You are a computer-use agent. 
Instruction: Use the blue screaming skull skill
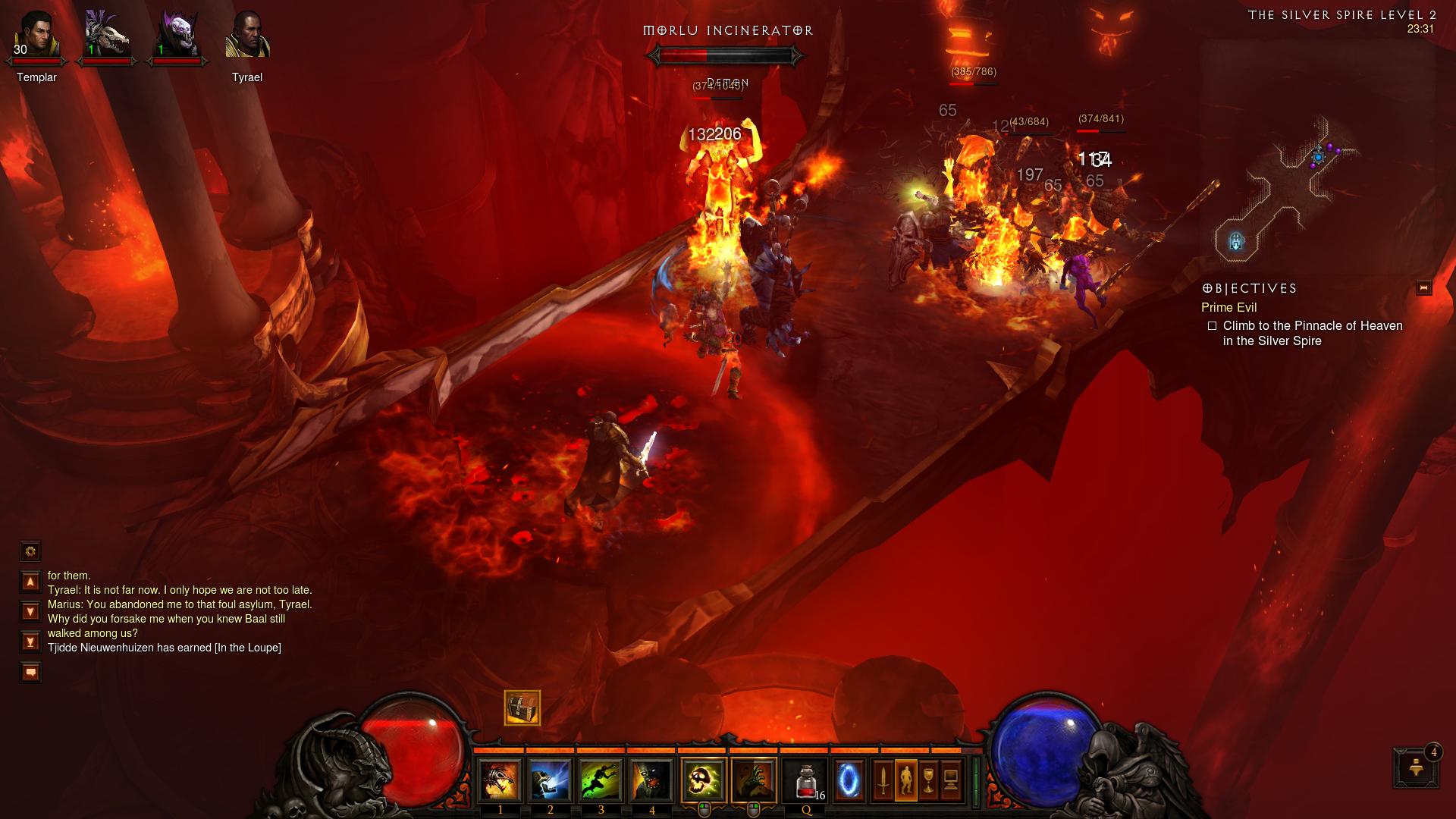click(551, 780)
